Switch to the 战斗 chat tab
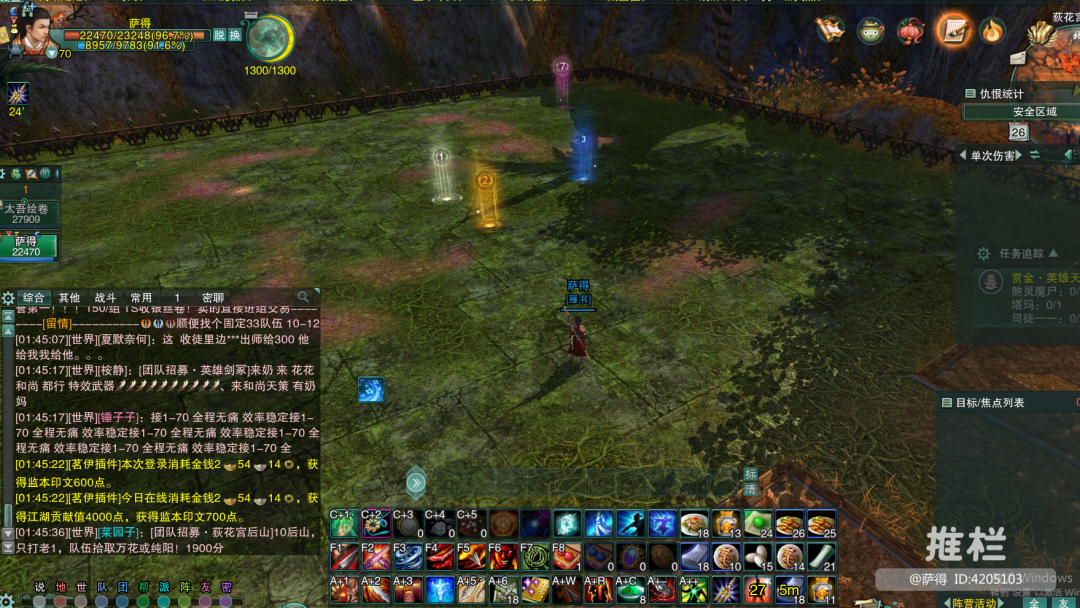The height and width of the screenshot is (608, 1080). pyautogui.click(x=105, y=298)
